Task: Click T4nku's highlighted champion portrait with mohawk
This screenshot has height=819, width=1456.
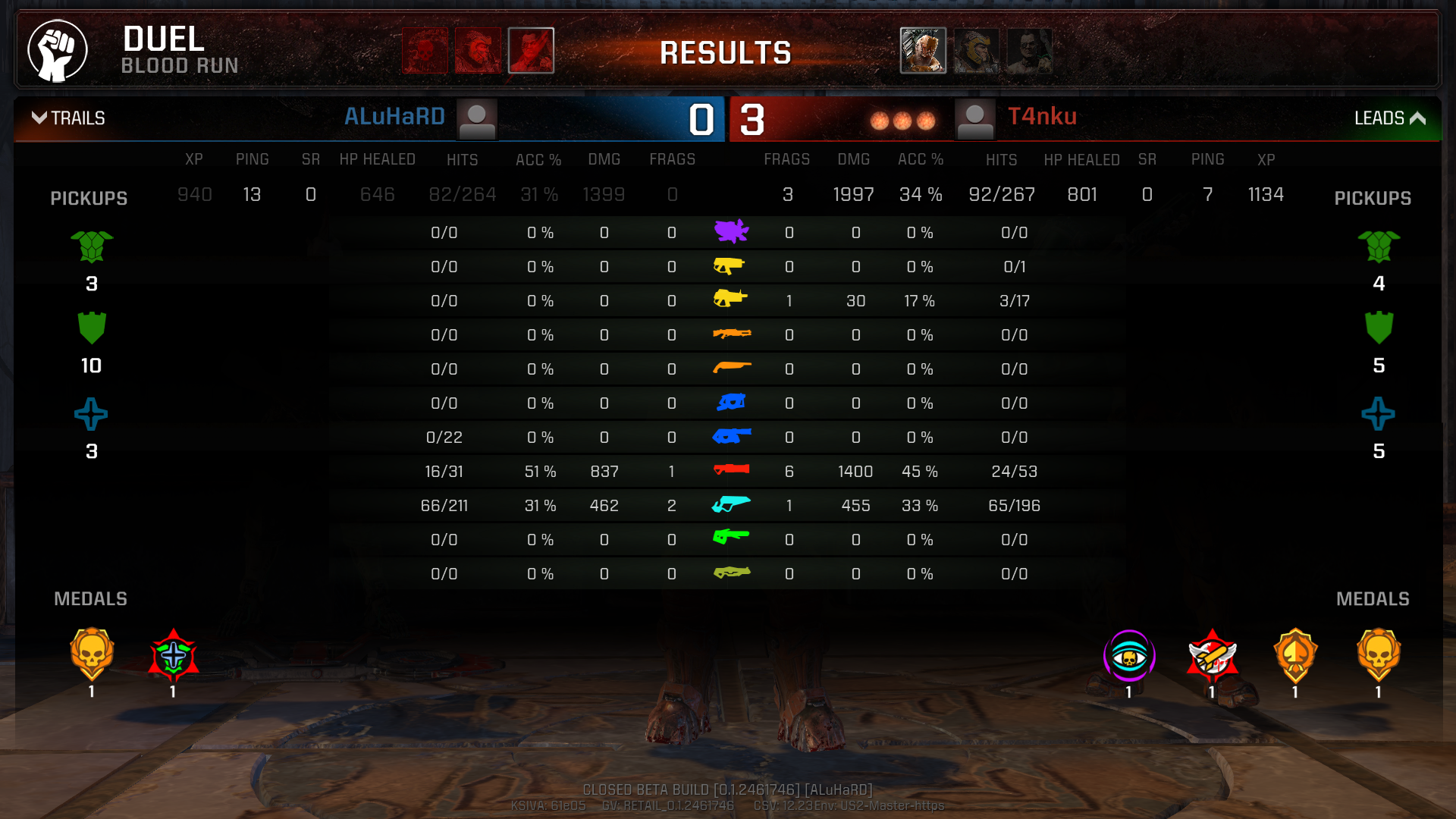Action: 923,50
